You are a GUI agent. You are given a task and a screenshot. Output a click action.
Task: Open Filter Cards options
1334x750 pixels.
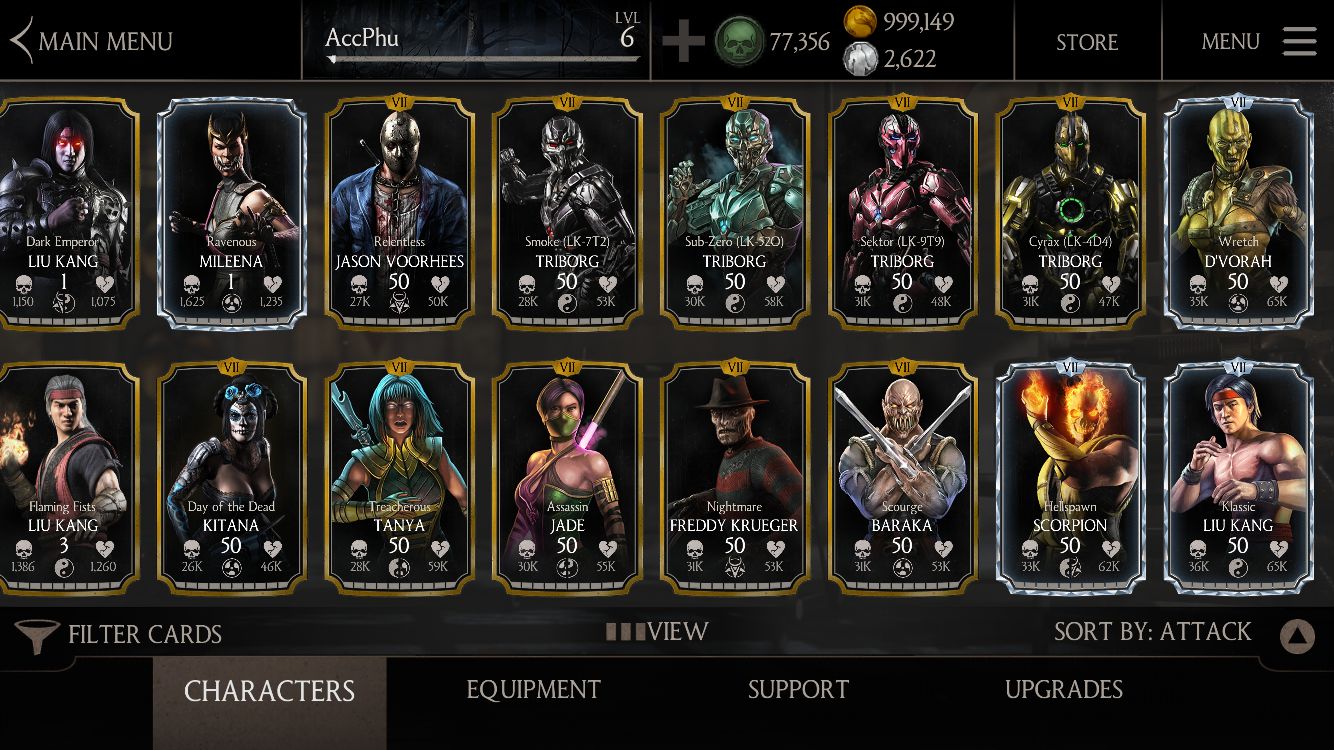119,634
